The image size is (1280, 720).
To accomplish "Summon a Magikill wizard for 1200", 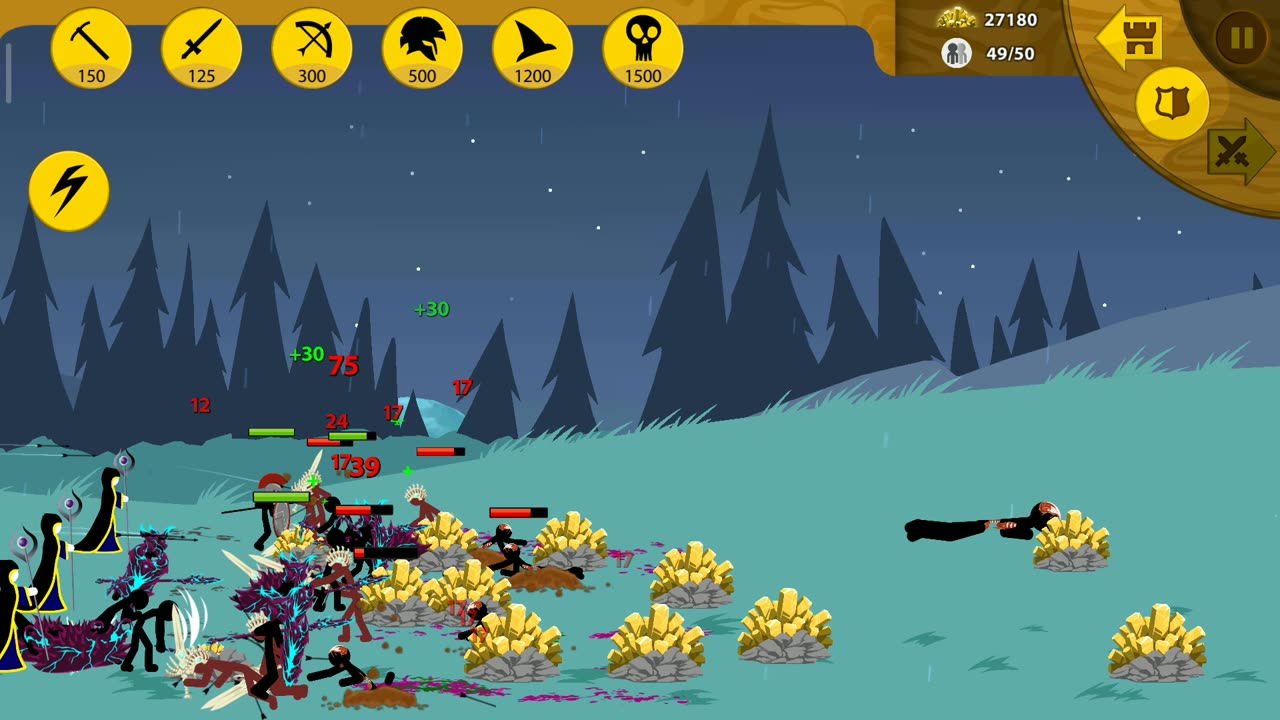I will tap(532, 48).
